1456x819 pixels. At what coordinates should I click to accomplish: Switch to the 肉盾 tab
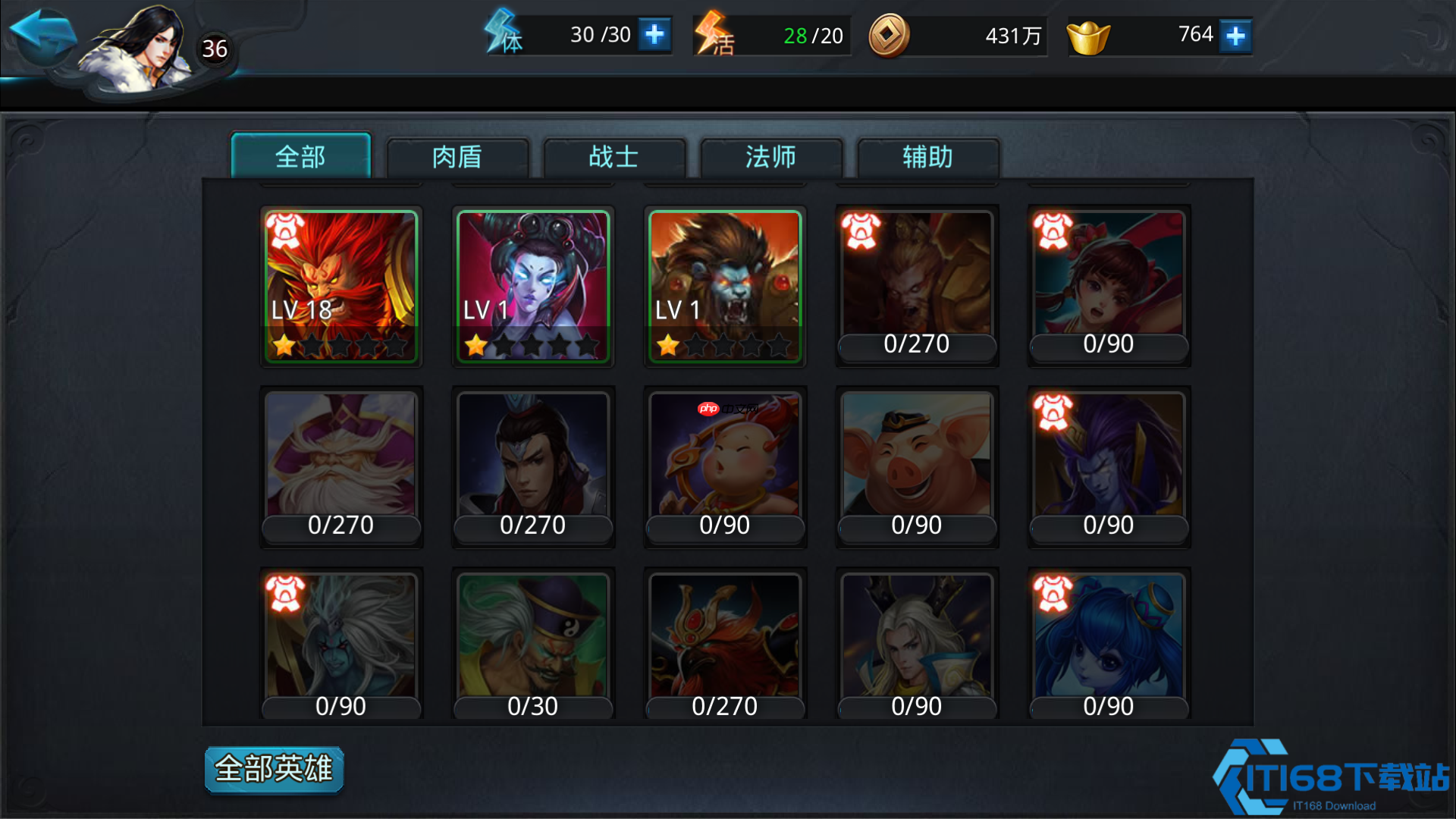pyautogui.click(x=457, y=157)
